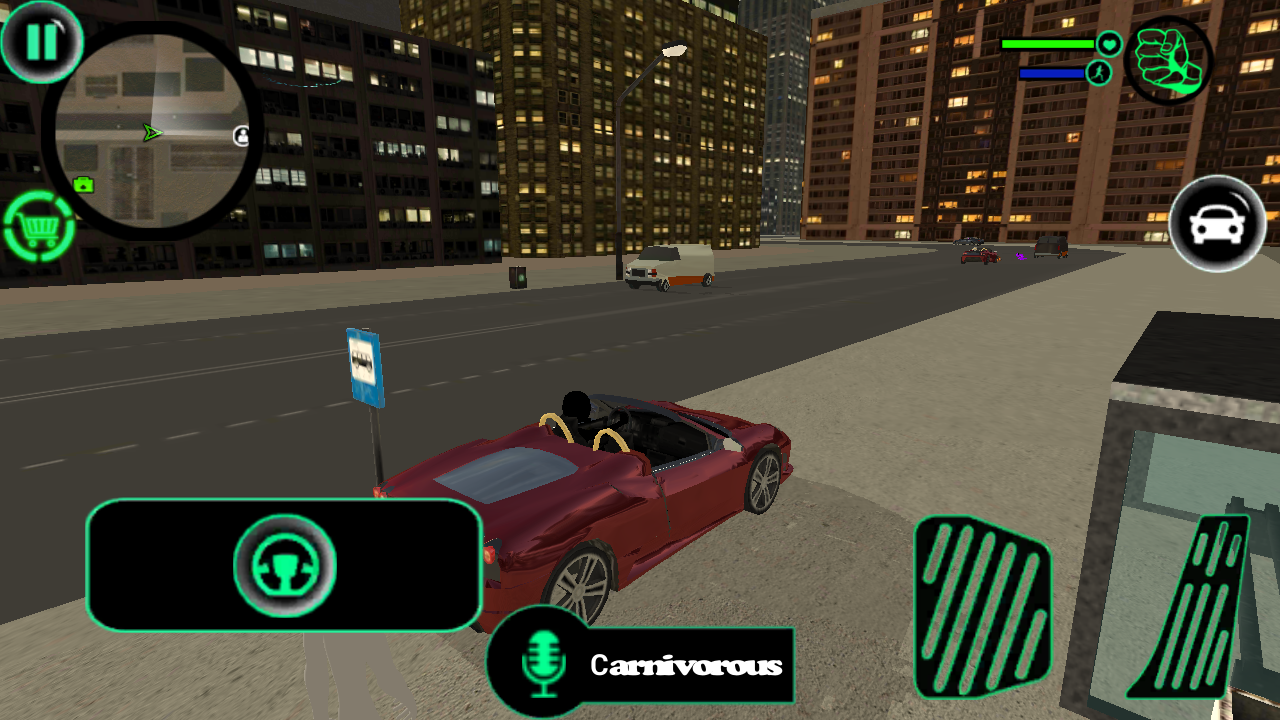Screen dimensions: 1280x720
Task: Select the white person marker on the minimap
Action: pyautogui.click(x=241, y=133)
